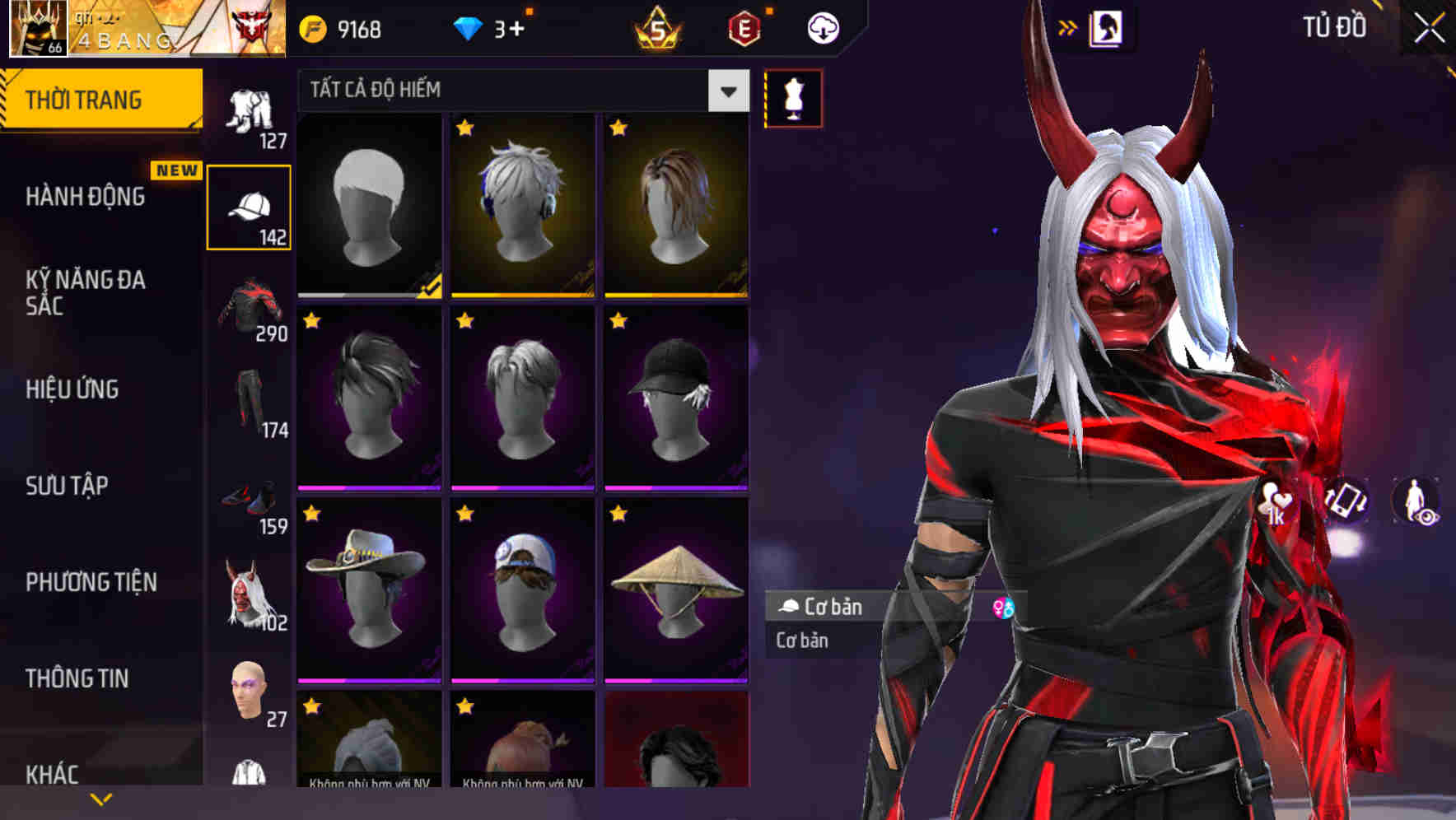The height and width of the screenshot is (820, 1456).
Task: Open the shoes category showing 159 items
Action: (249, 499)
